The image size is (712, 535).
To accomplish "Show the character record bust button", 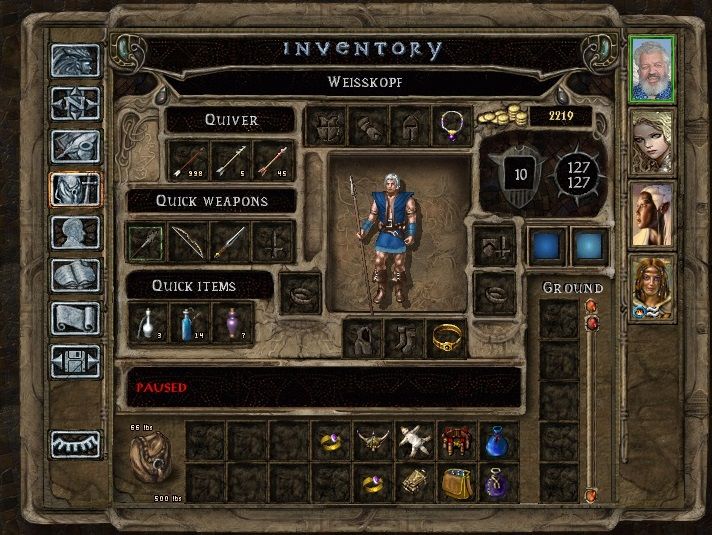I will (77, 232).
